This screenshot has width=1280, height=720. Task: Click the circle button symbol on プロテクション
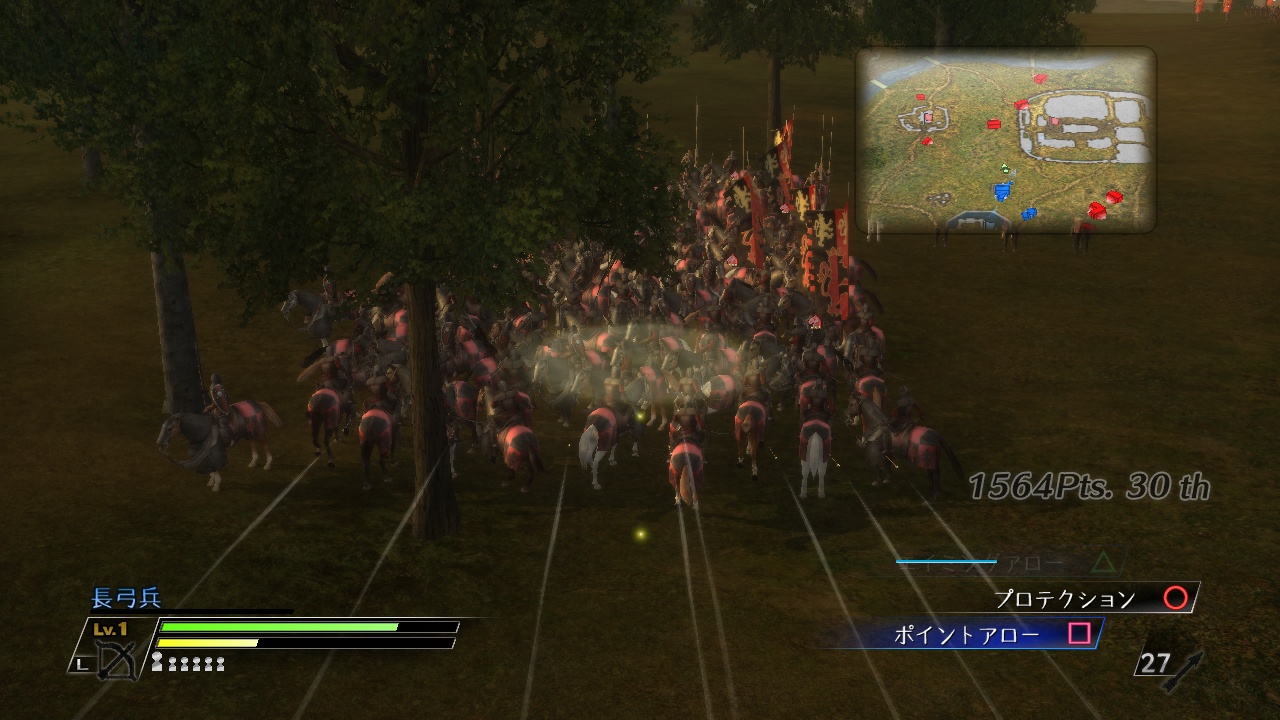tap(1177, 598)
